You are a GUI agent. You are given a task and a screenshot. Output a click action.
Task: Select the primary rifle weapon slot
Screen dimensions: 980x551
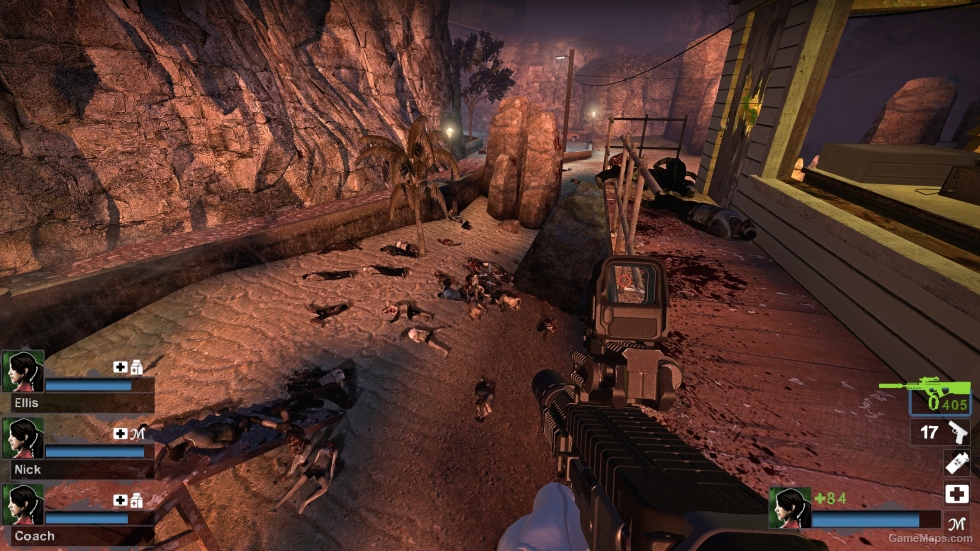(937, 396)
